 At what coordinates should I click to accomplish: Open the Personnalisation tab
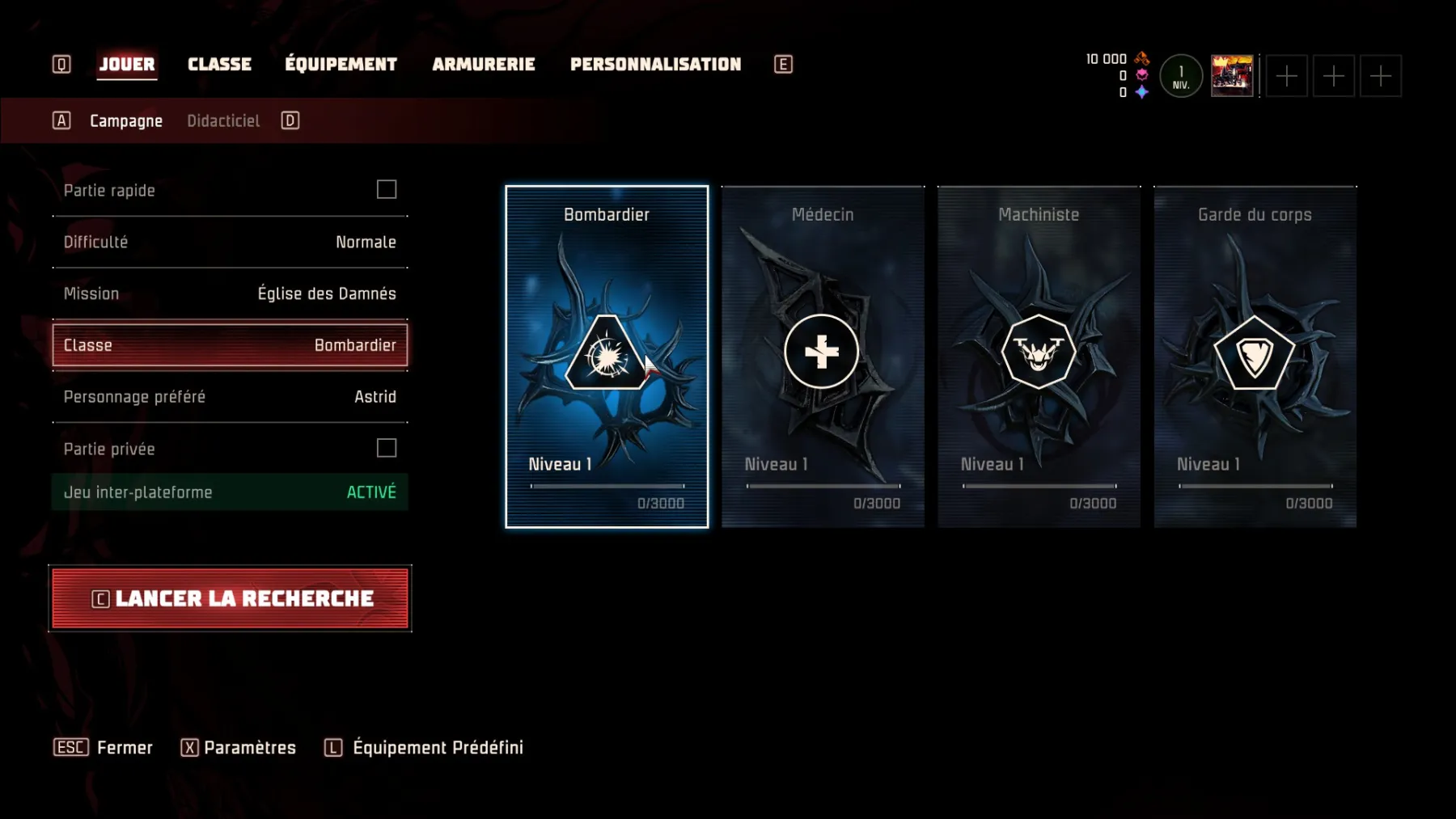(x=655, y=65)
